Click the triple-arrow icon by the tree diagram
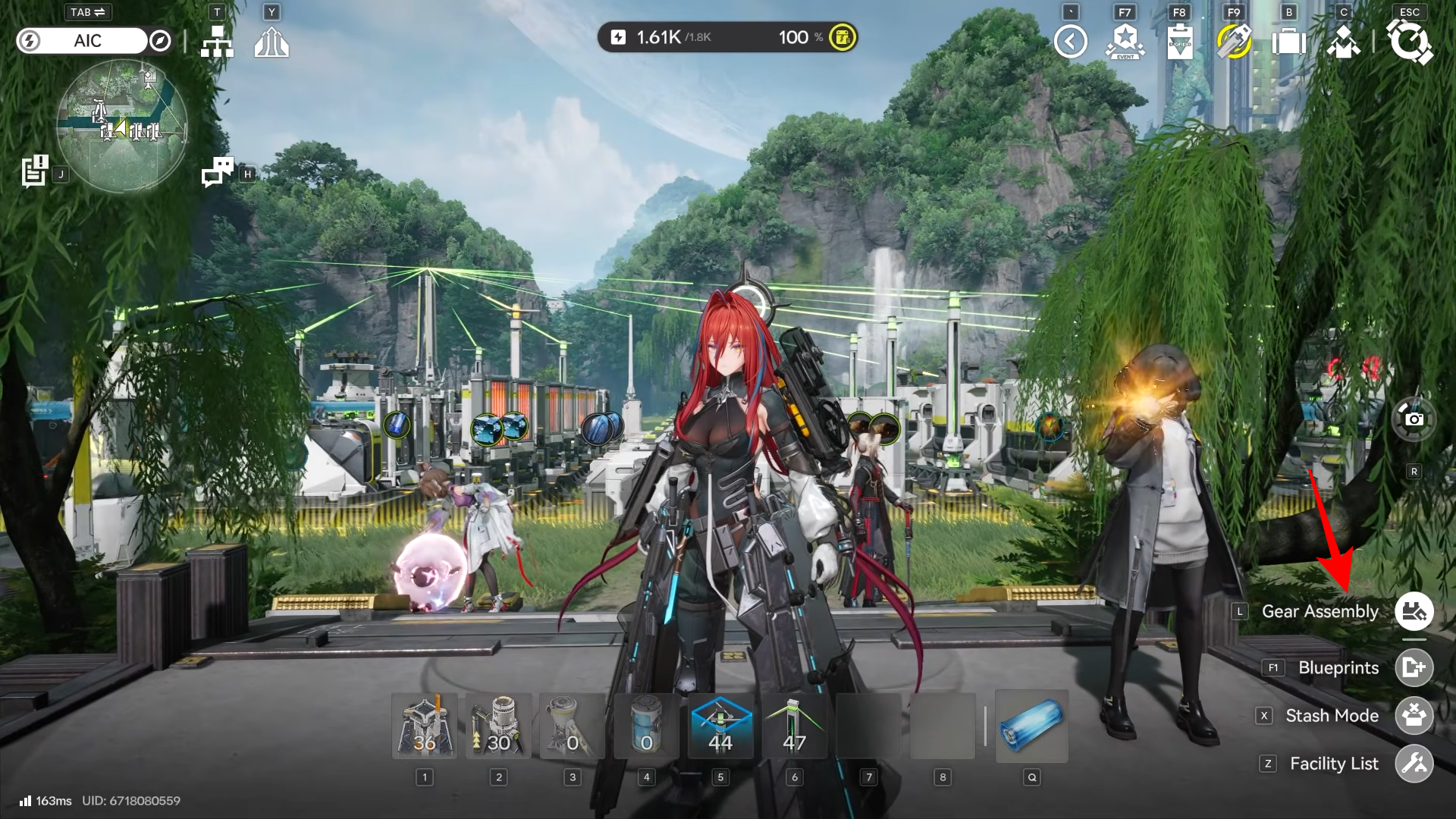Viewport: 1456px width, 819px height. (x=271, y=42)
